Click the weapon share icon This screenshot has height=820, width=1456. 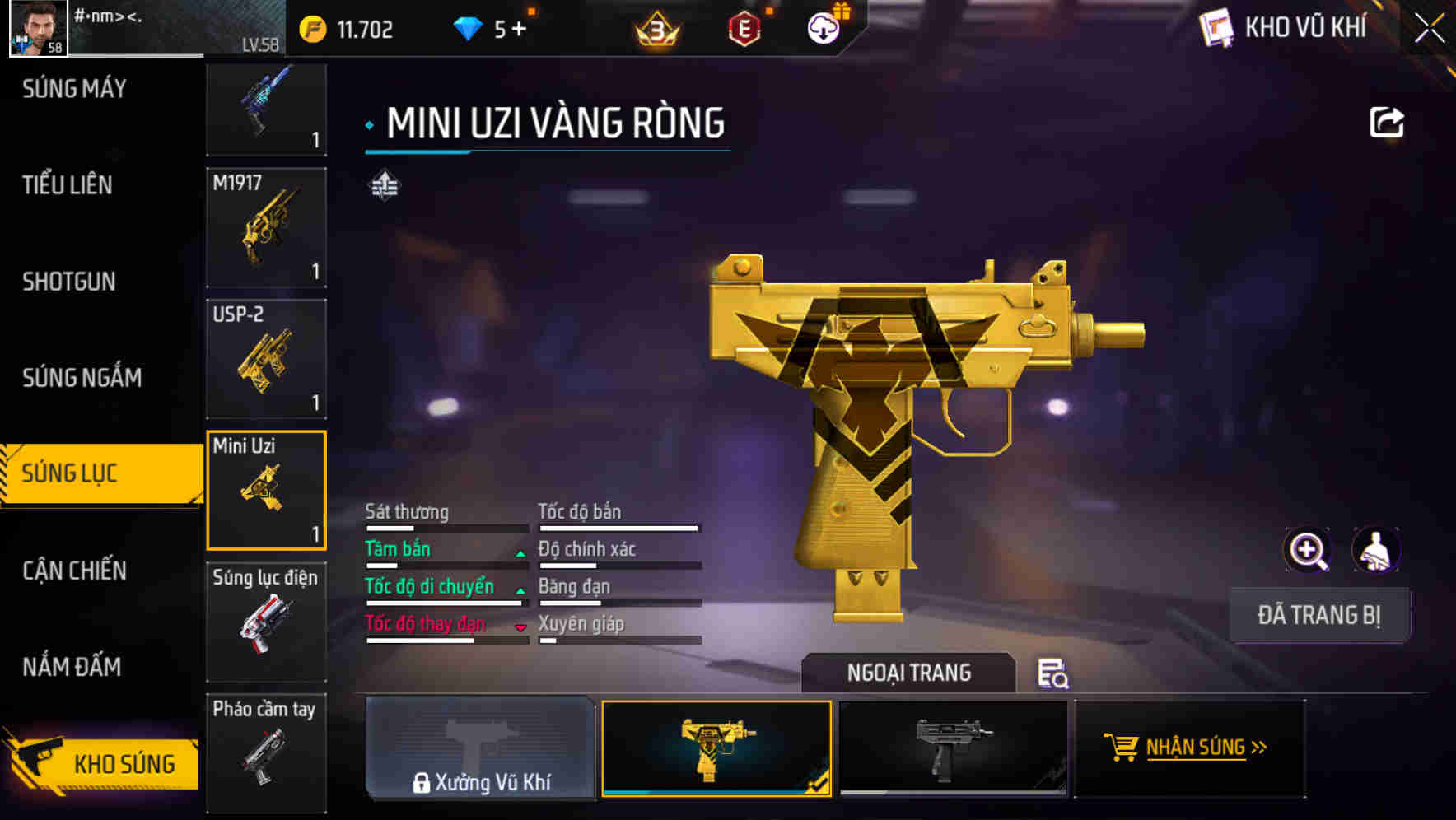tap(1388, 122)
